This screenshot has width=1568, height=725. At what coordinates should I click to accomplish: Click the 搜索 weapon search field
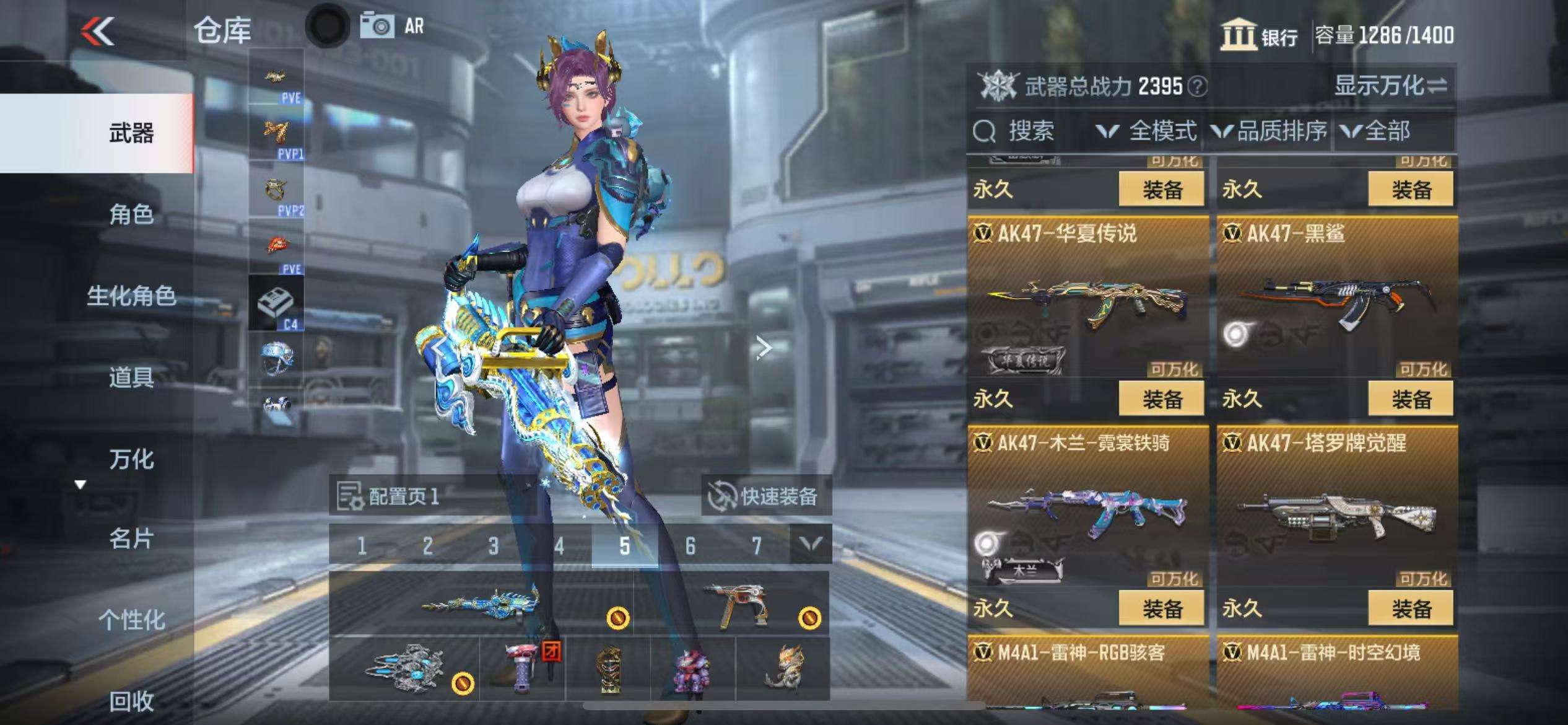point(1030,131)
